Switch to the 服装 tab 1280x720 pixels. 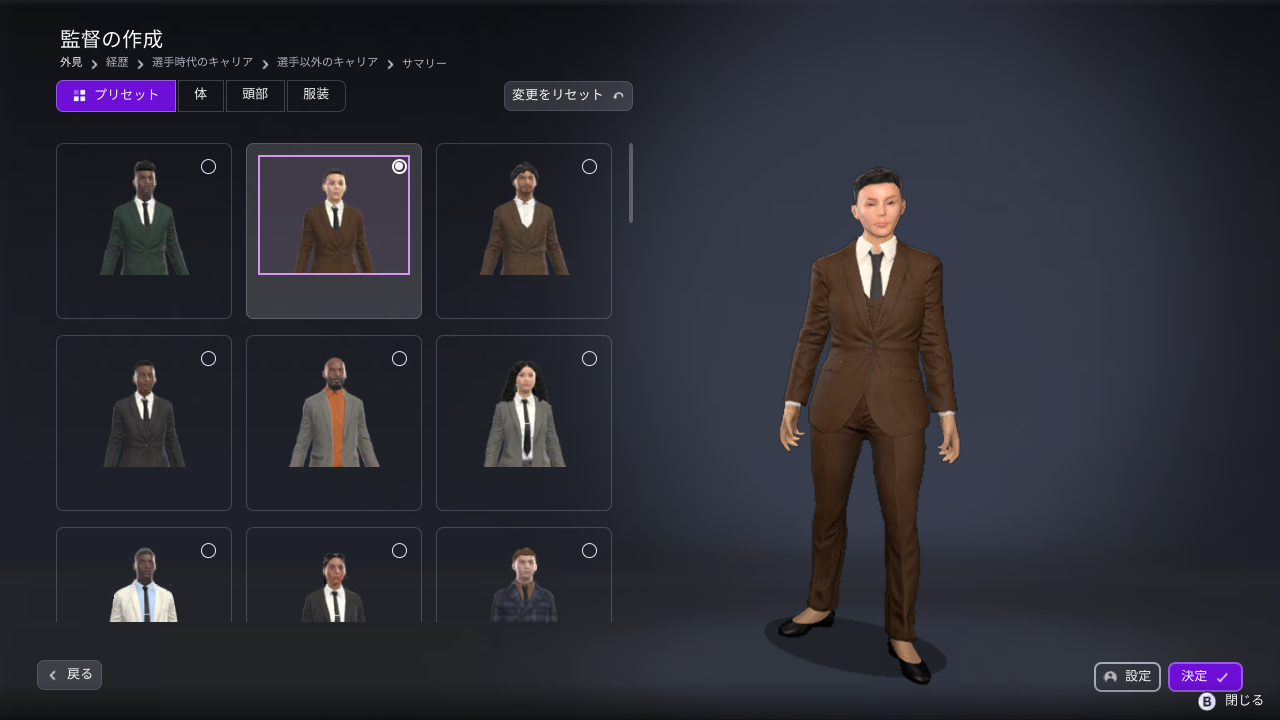(316, 95)
